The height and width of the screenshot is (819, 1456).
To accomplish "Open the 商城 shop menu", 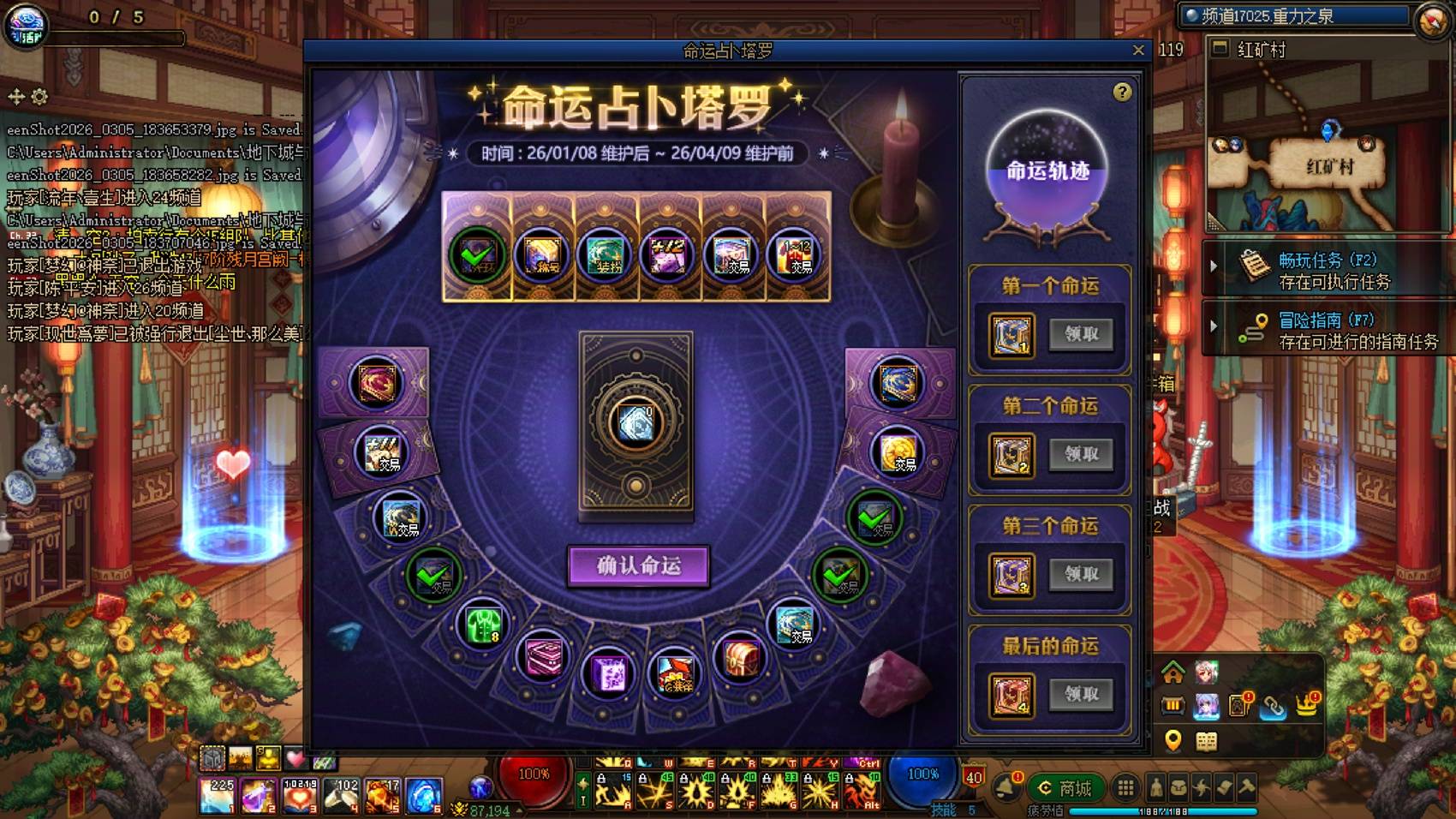I will (x=1066, y=786).
